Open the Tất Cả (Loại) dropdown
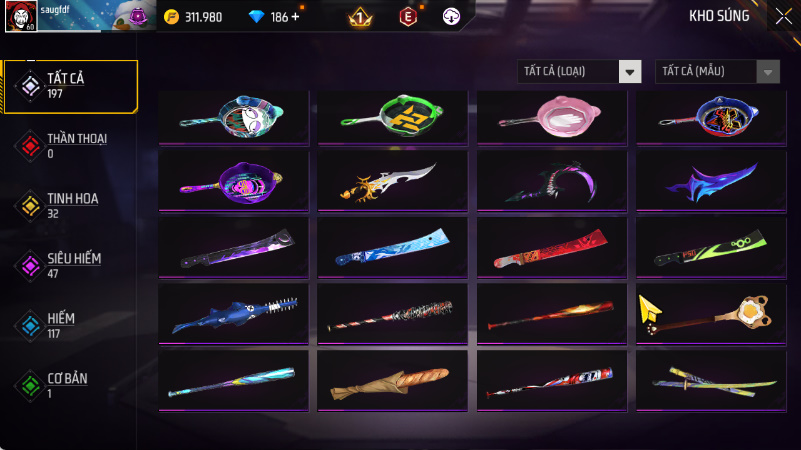Screen dimensions: 801x450 click(579, 71)
